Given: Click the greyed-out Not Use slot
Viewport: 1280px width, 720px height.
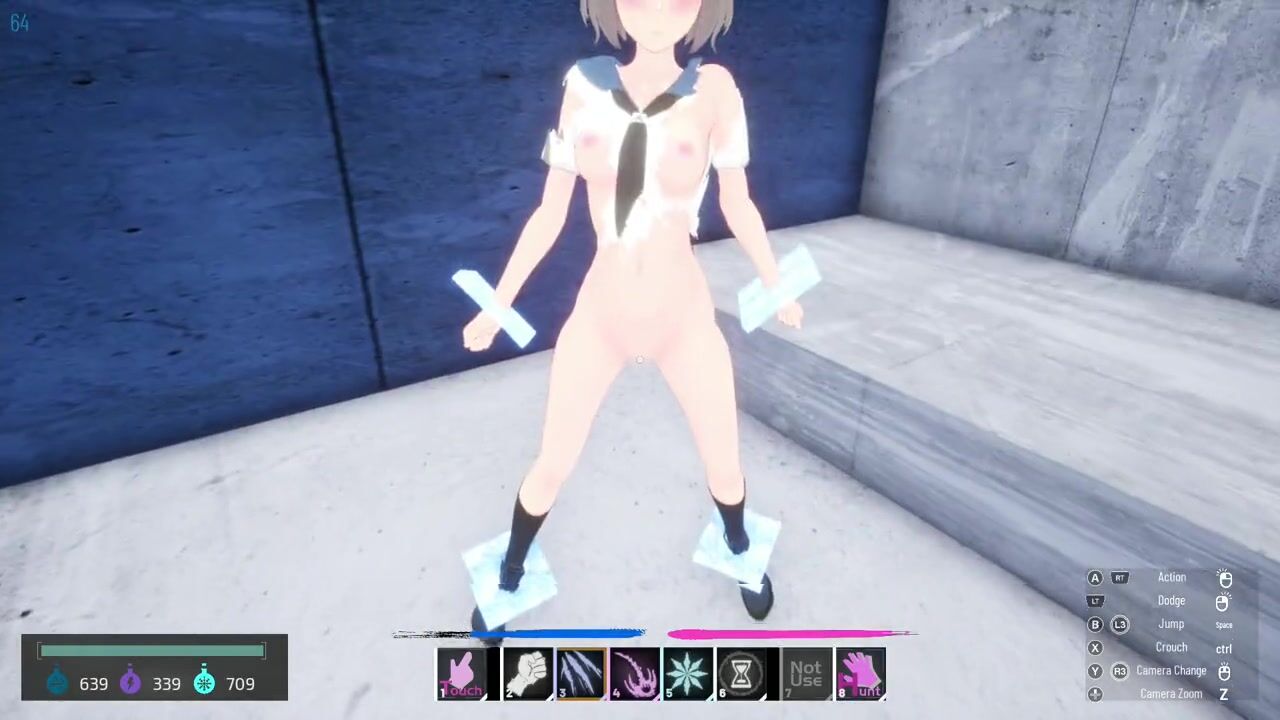Looking at the screenshot, I should [x=806, y=673].
